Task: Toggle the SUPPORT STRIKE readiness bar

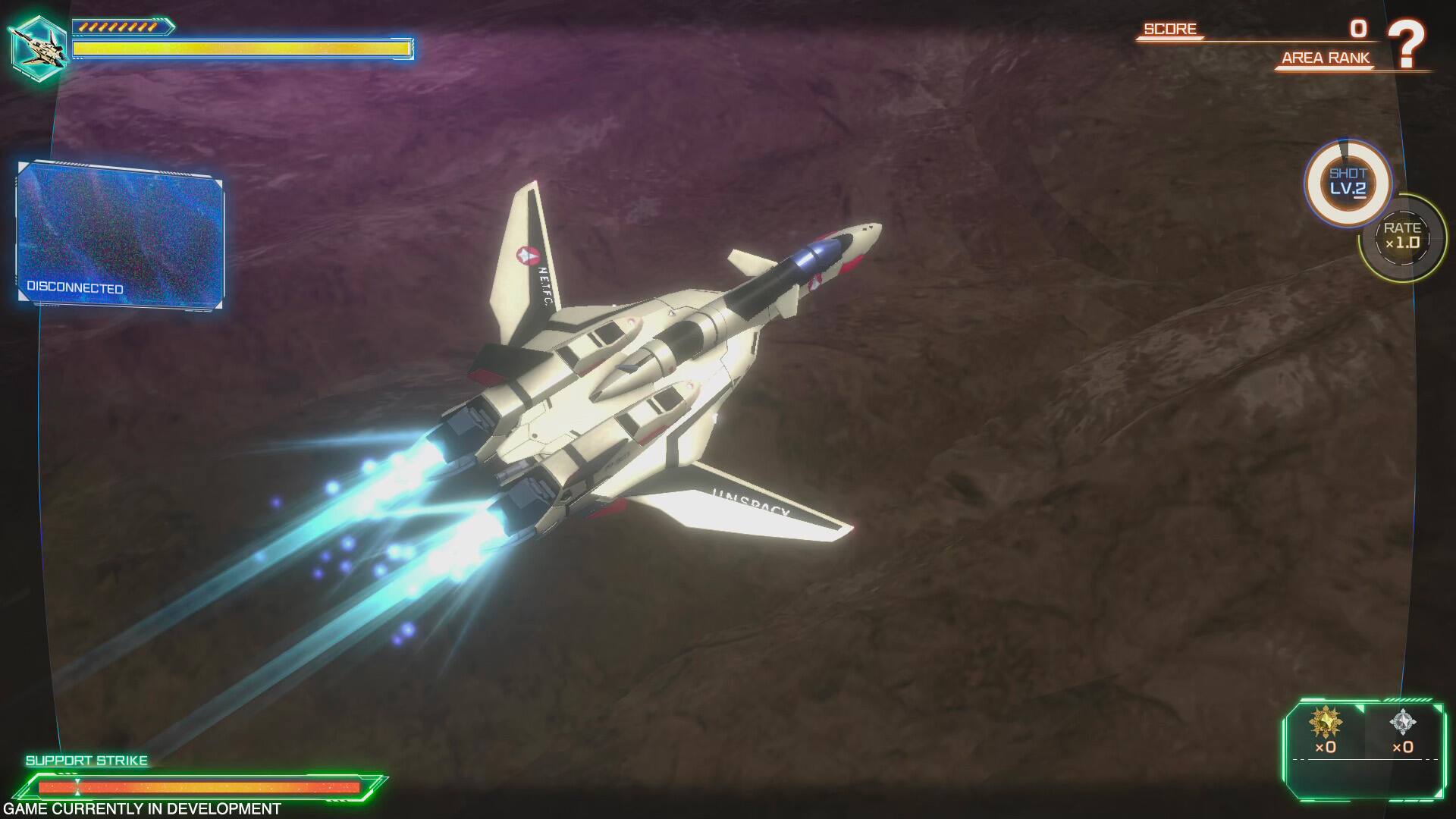Action: click(x=197, y=786)
